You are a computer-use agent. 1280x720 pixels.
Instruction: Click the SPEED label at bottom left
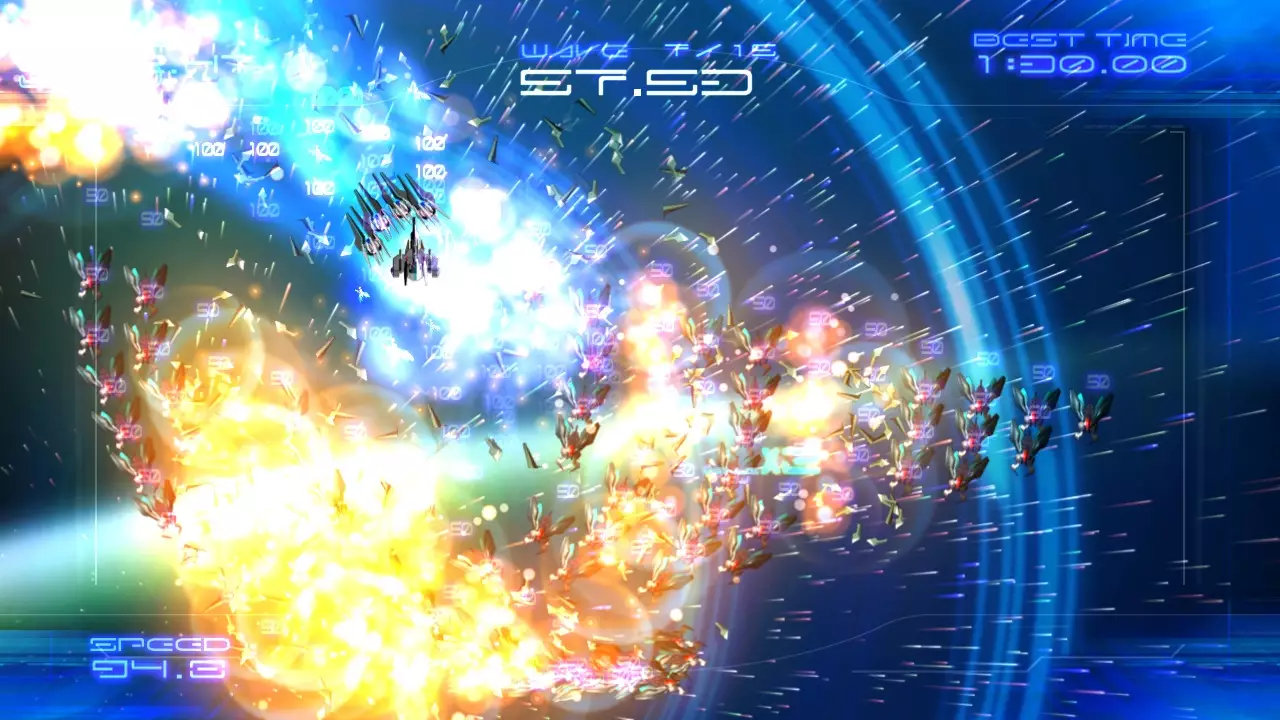pos(160,645)
